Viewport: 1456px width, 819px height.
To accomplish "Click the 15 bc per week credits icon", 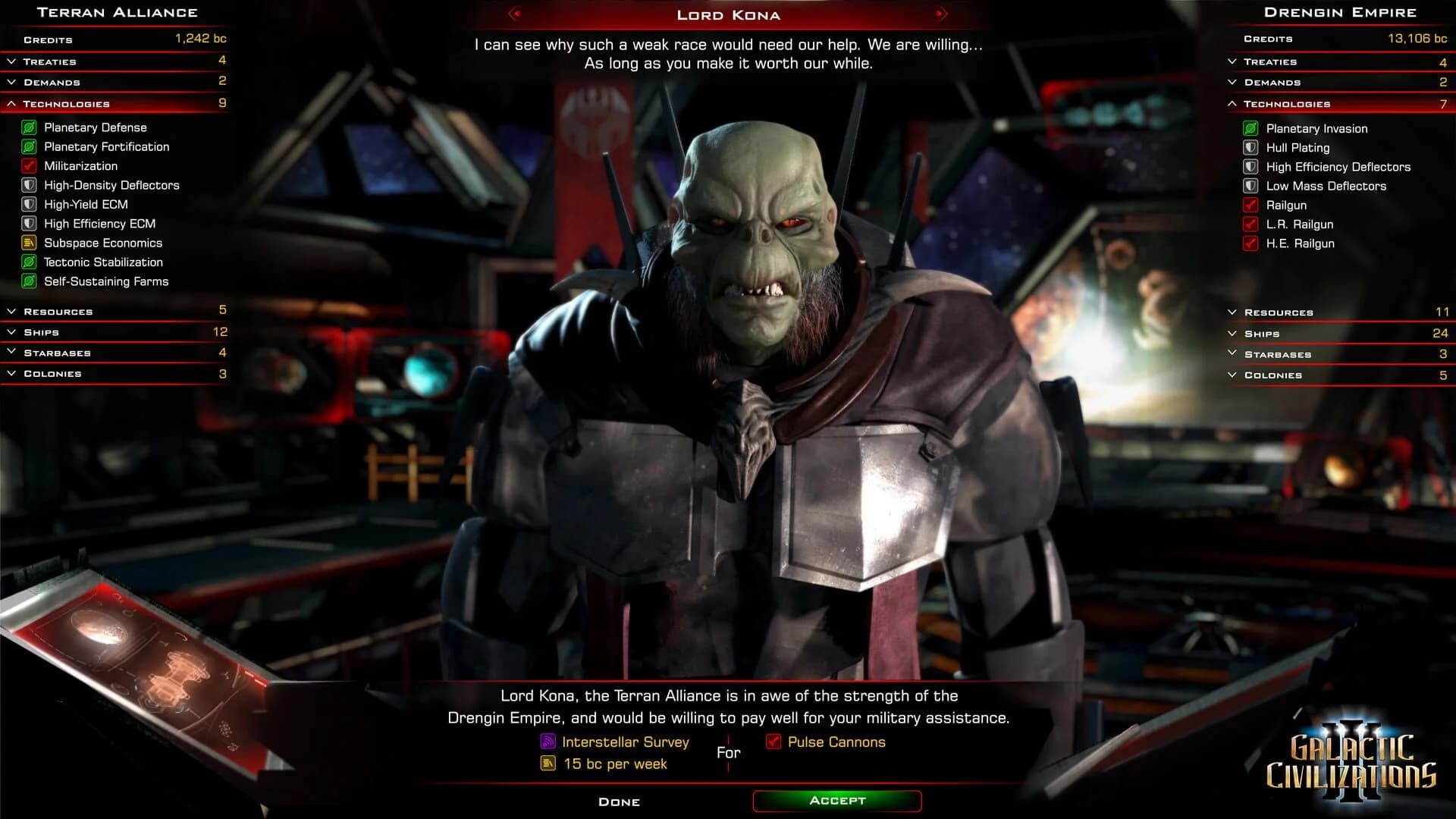I will 548,764.
